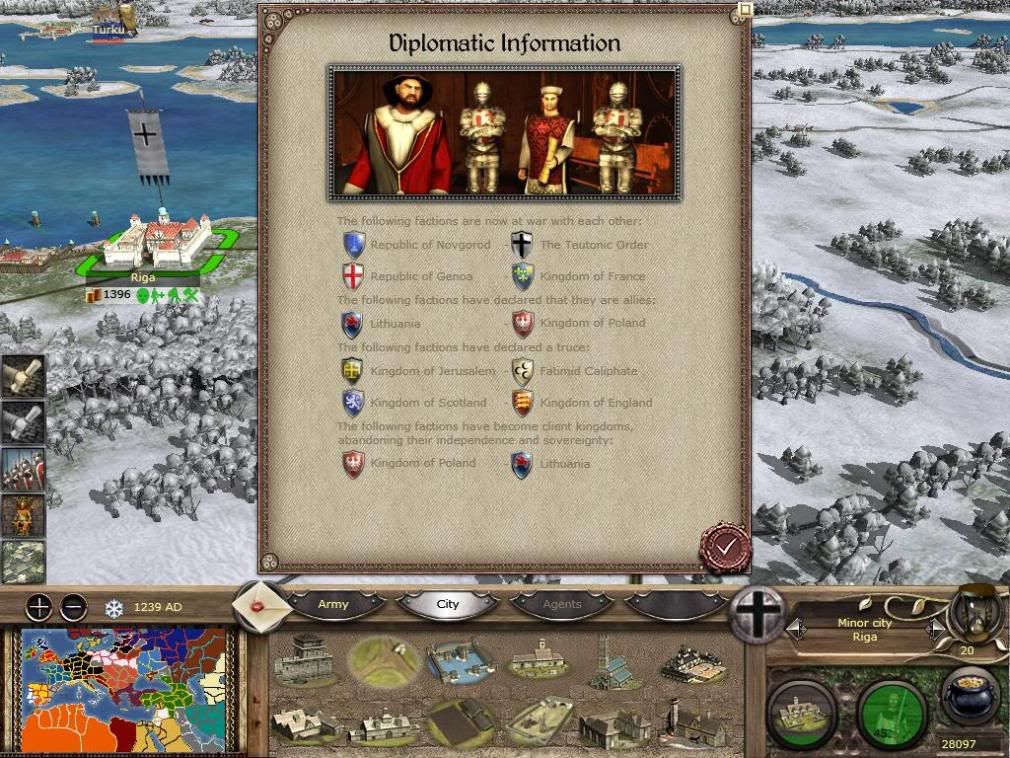Confirm the Diplomatic Information scroll with the checkmark

click(x=725, y=546)
